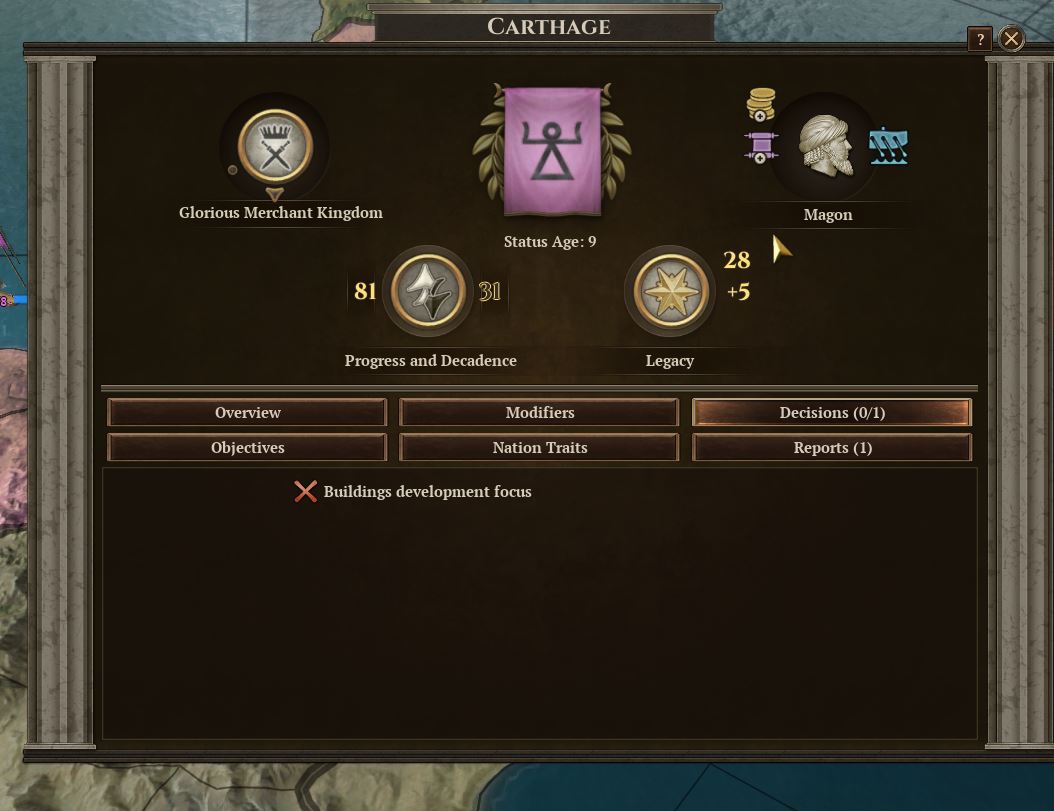Open the help question mark button

pos(979,39)
